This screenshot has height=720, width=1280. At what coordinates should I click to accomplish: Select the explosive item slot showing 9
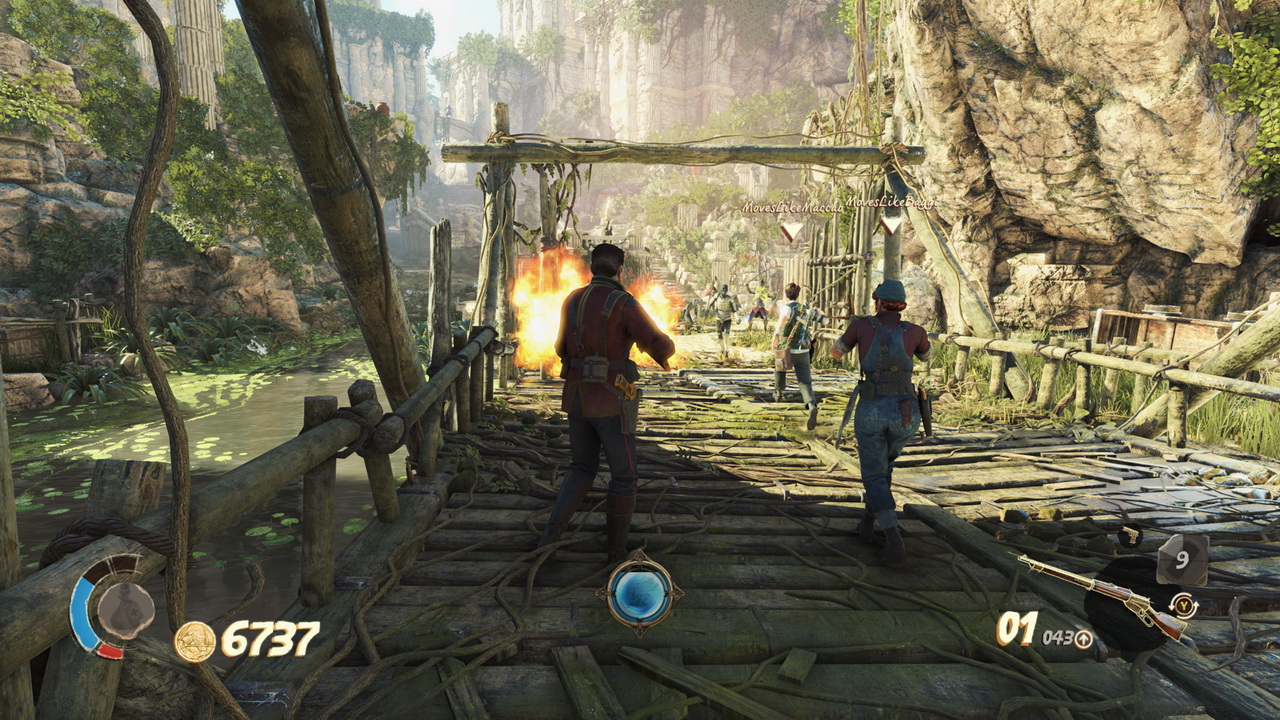(1182, 559)
